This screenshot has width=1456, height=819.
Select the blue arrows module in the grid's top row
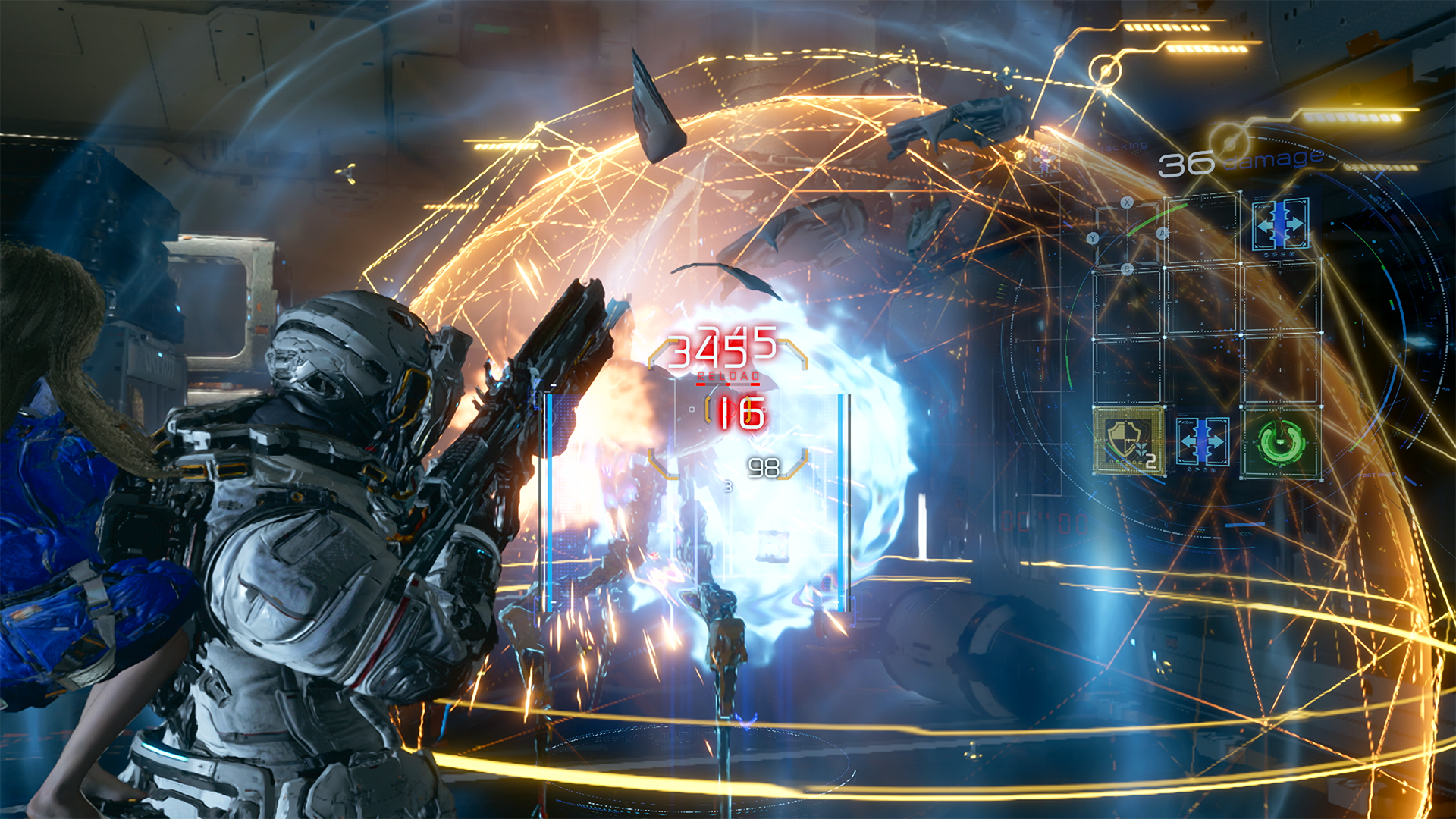click(1281, 224)
